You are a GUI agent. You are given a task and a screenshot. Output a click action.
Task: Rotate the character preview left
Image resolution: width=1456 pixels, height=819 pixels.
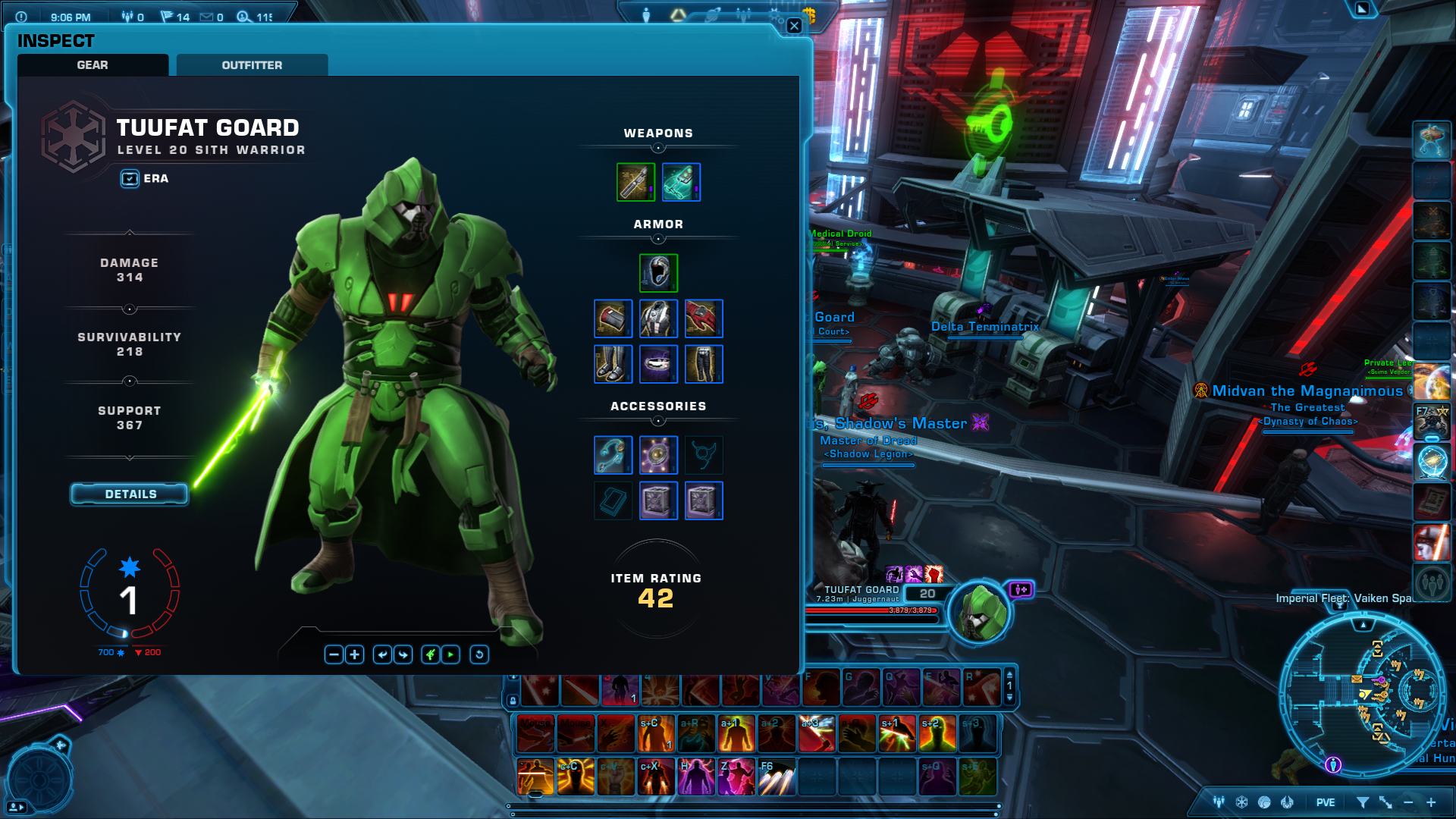(x=383, y=654)
